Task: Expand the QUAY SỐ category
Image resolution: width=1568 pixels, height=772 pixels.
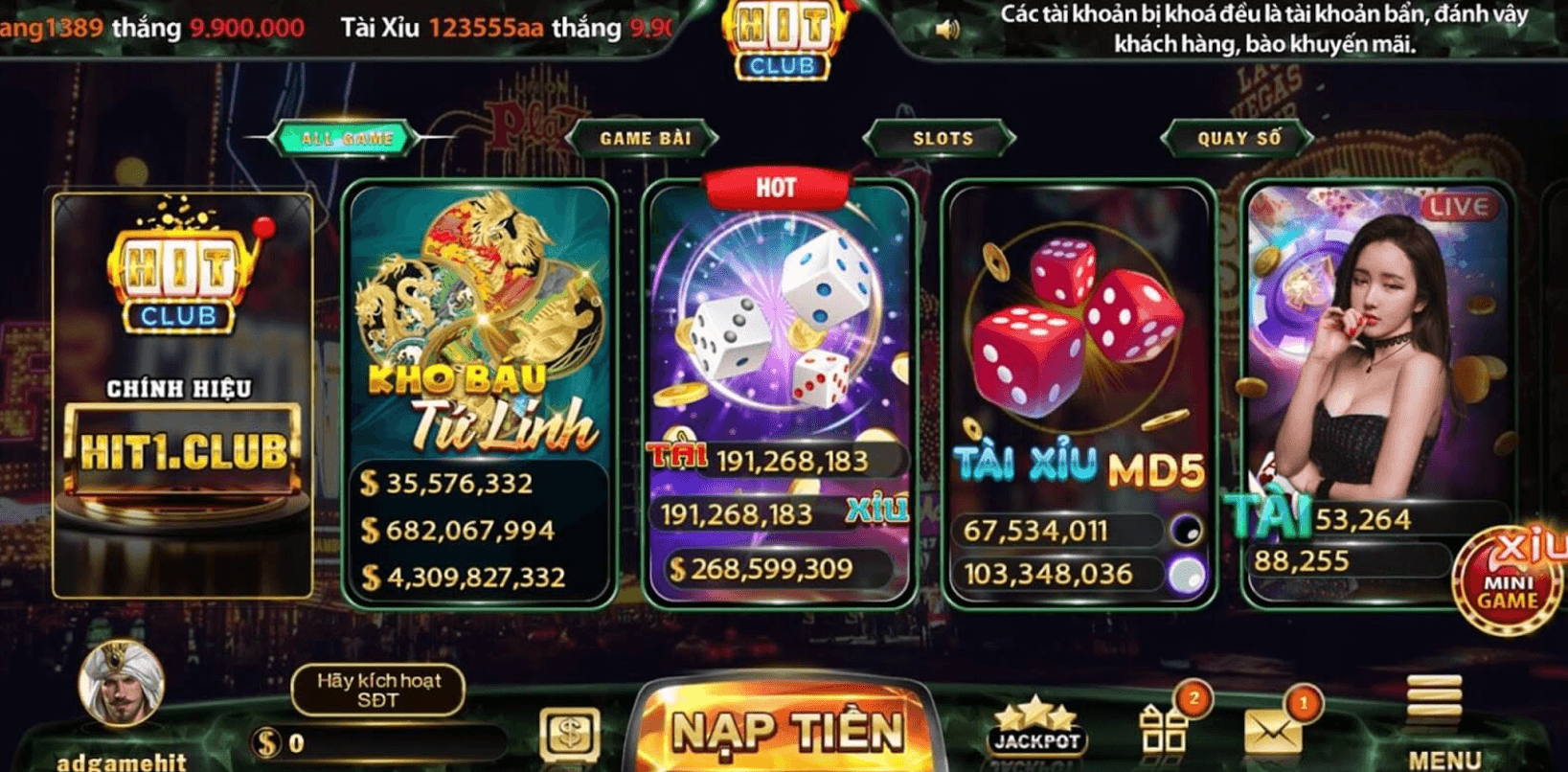Action: click(1237, 137)
